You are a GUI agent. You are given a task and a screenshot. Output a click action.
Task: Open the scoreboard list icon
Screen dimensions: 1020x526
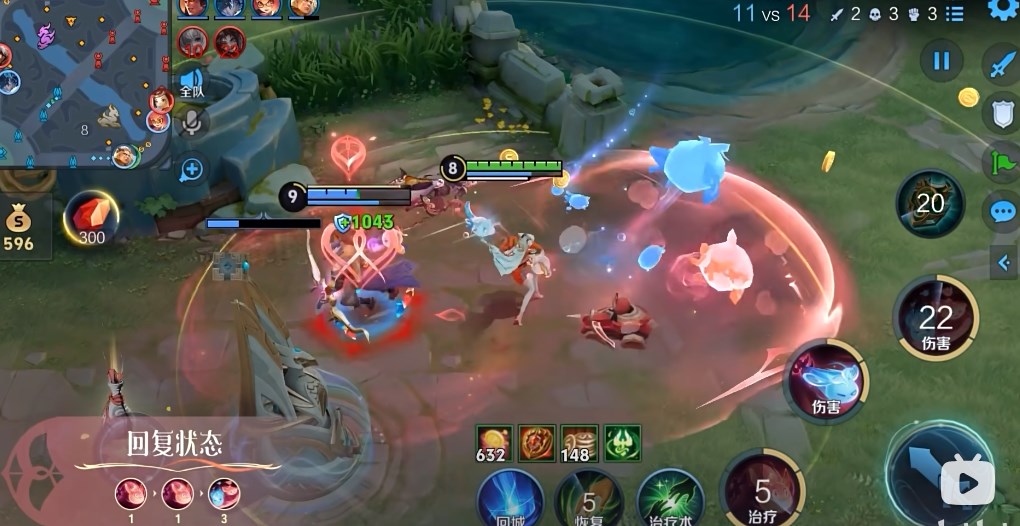tap(954, 14)
